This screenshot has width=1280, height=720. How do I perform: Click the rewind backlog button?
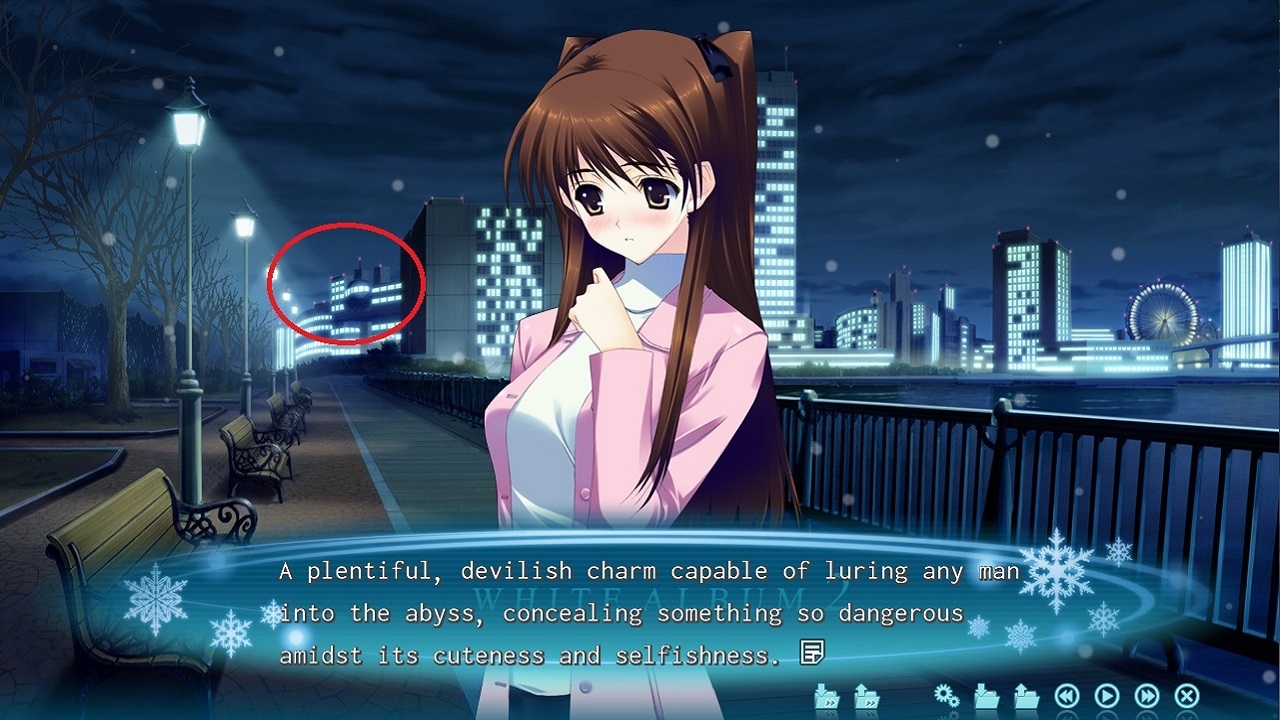point(1067,696)
